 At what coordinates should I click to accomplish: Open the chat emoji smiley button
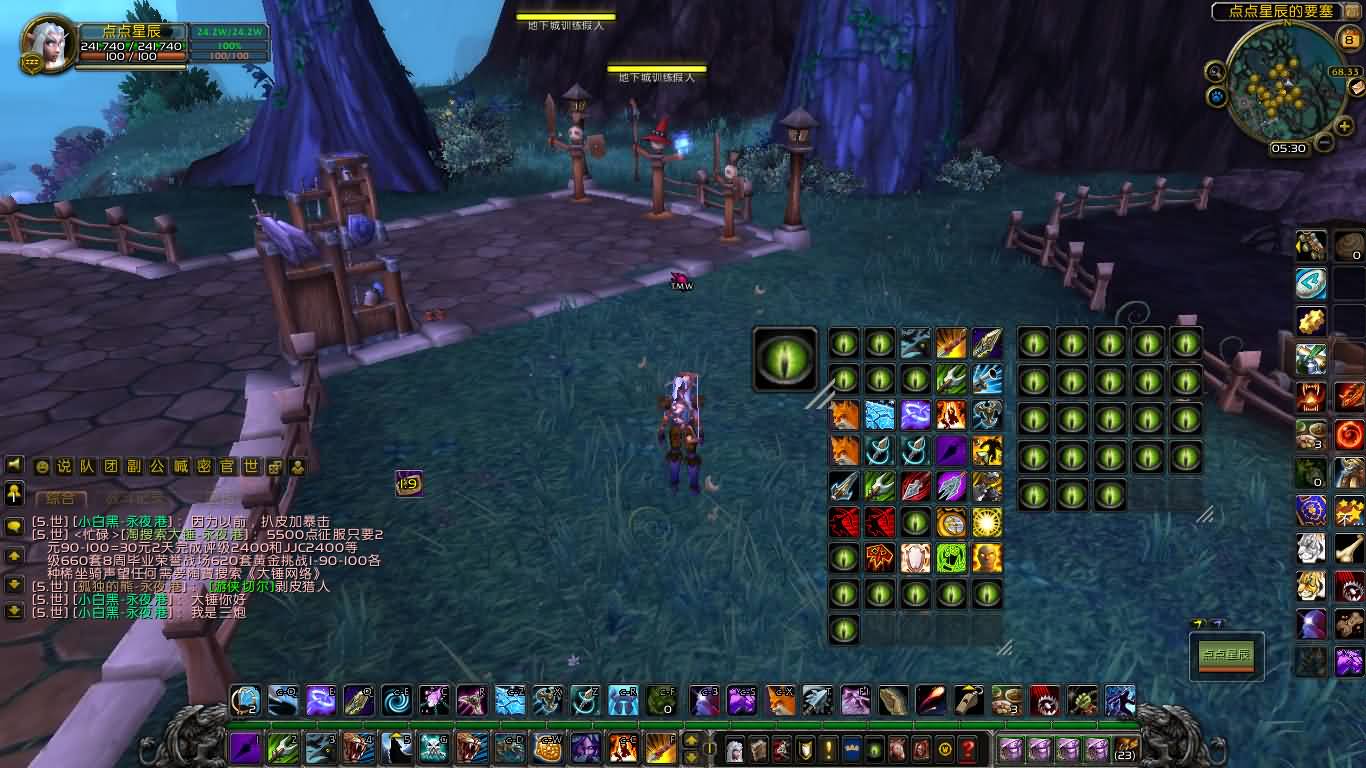coord(41,467)
